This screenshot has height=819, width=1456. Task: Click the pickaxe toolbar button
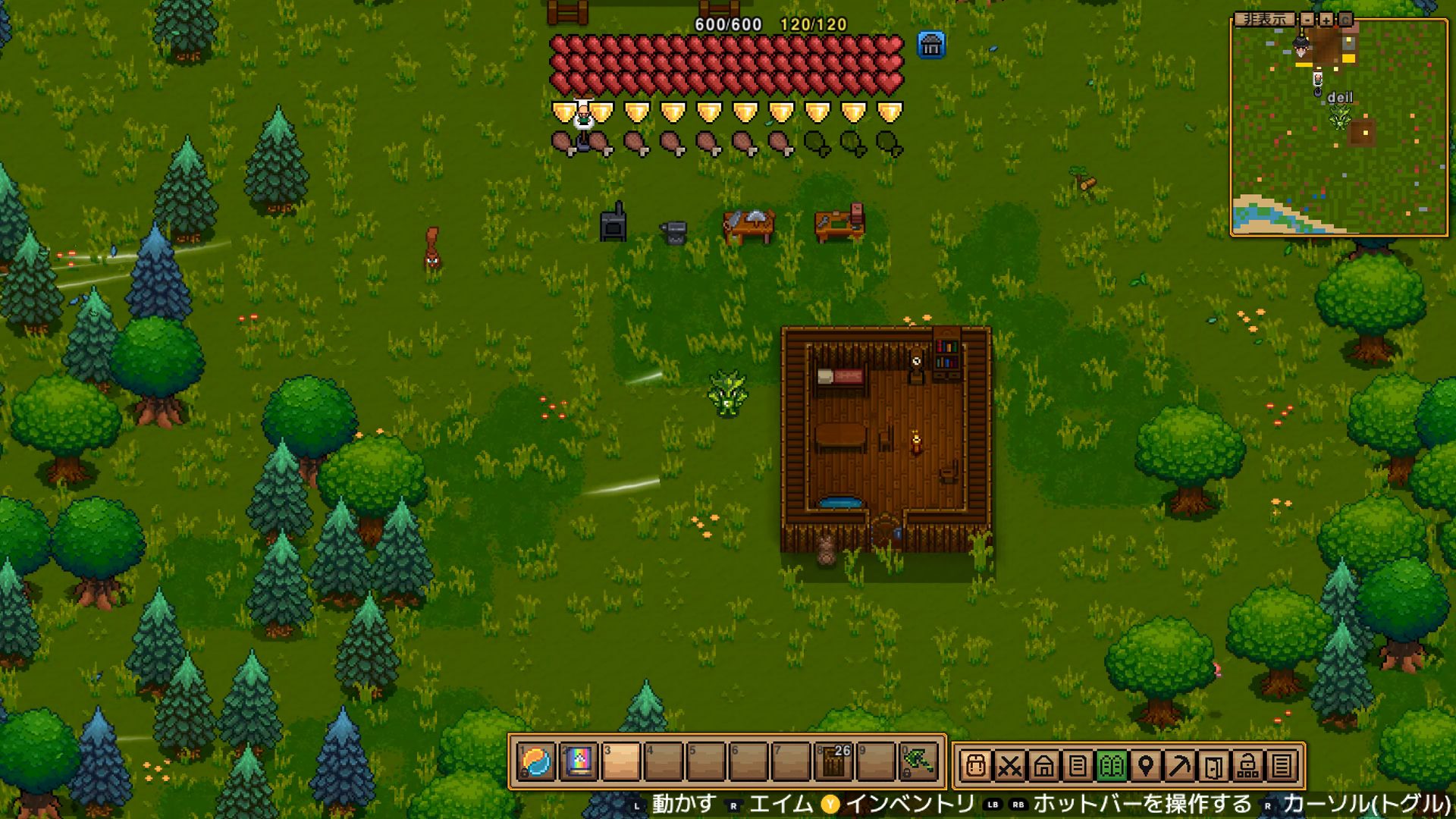pyautogui.click(x=1180, y=766)
